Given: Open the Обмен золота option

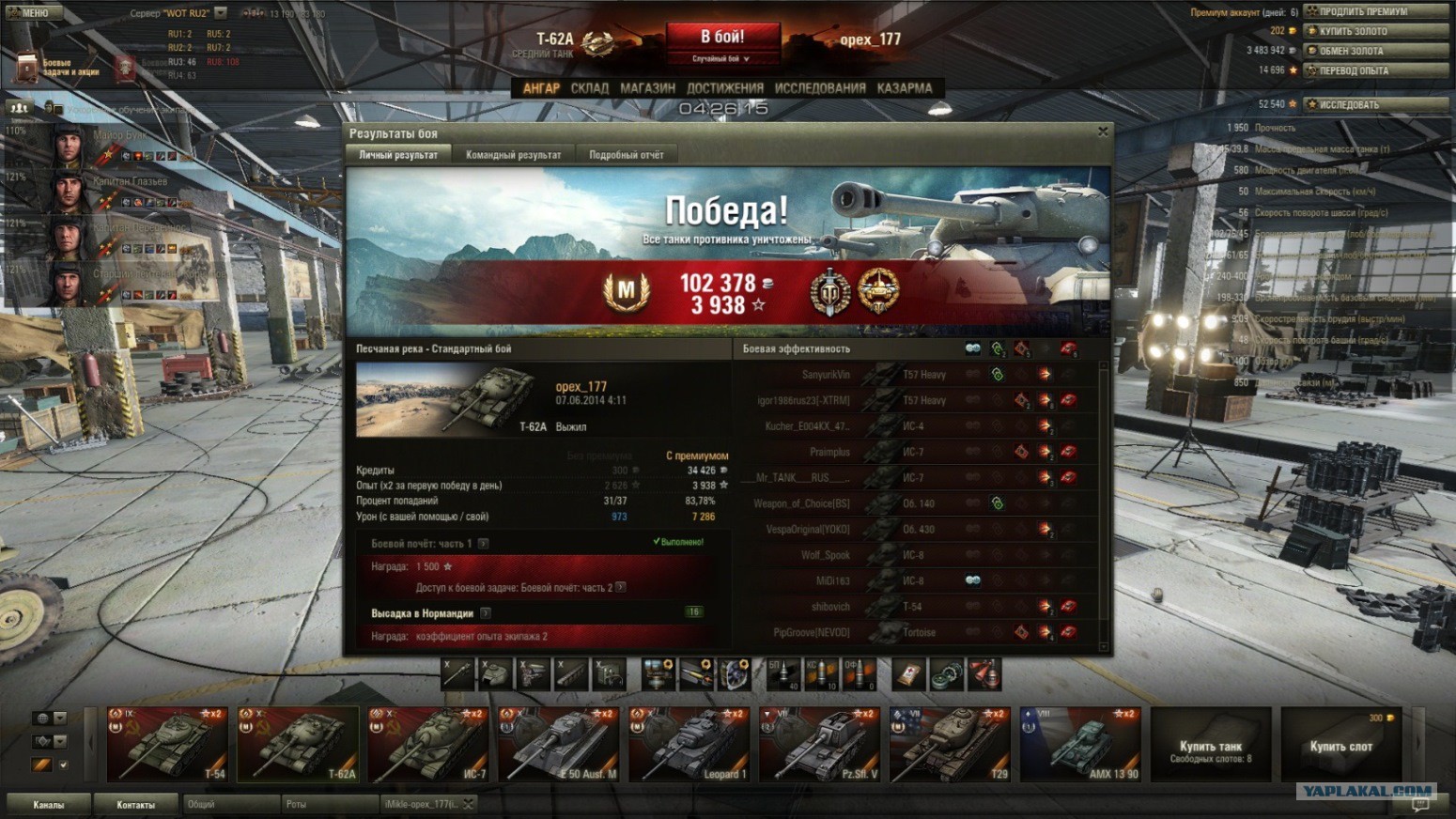Looking at the screenshot, I should tap(1375, 51).
